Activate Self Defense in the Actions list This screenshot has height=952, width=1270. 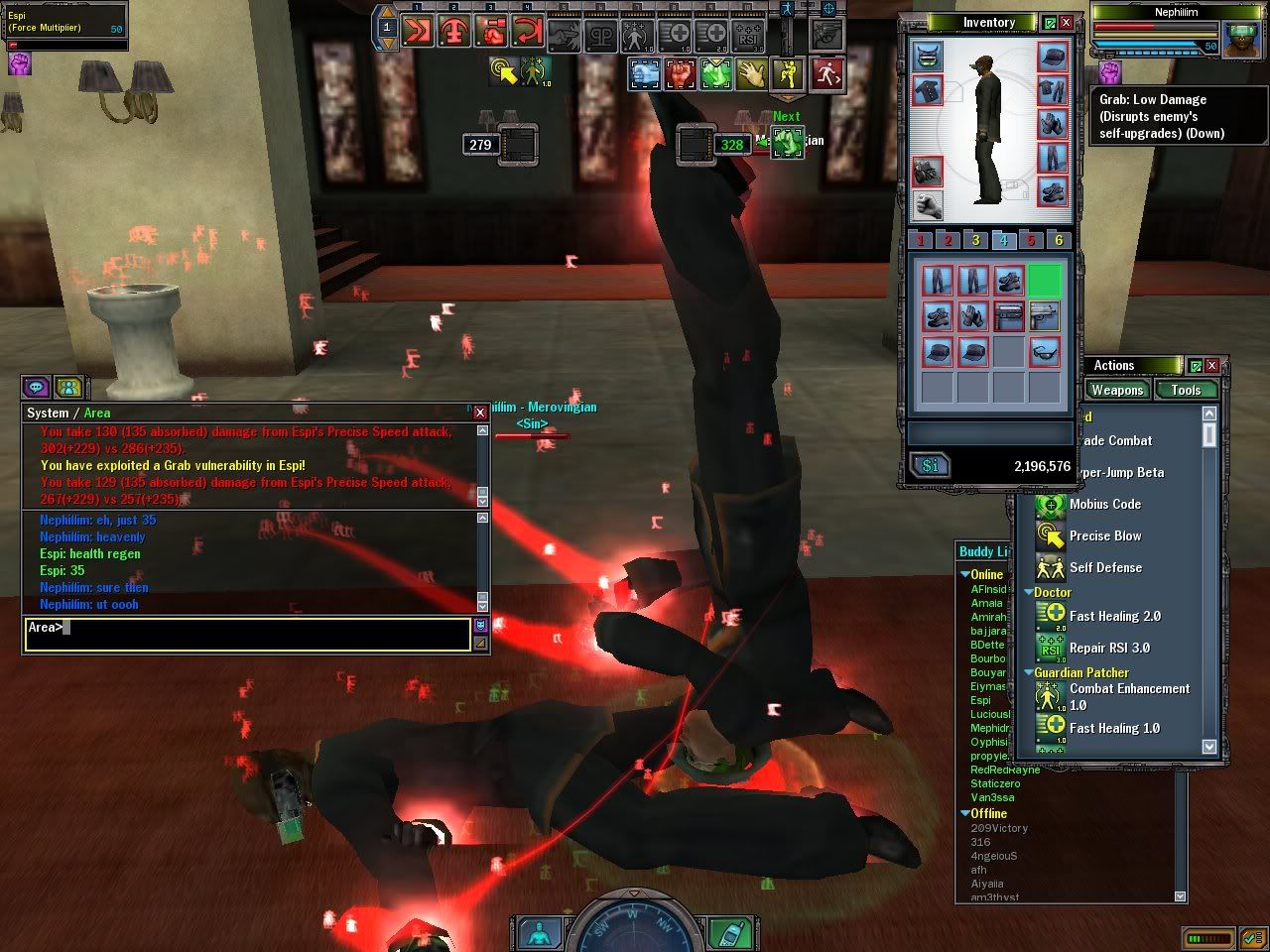1104,567
